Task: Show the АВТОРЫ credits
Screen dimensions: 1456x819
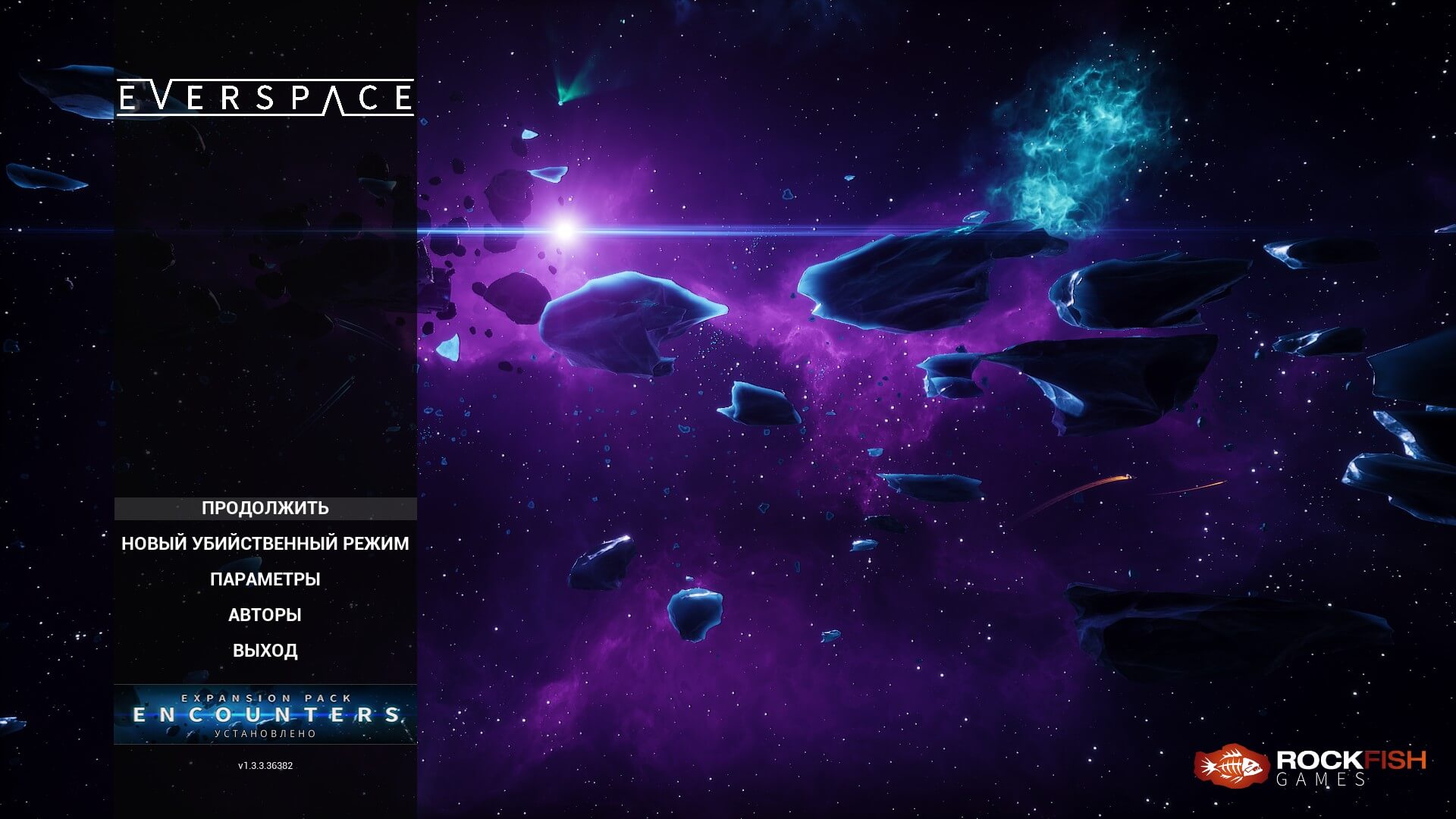Action: click(265, 615)
